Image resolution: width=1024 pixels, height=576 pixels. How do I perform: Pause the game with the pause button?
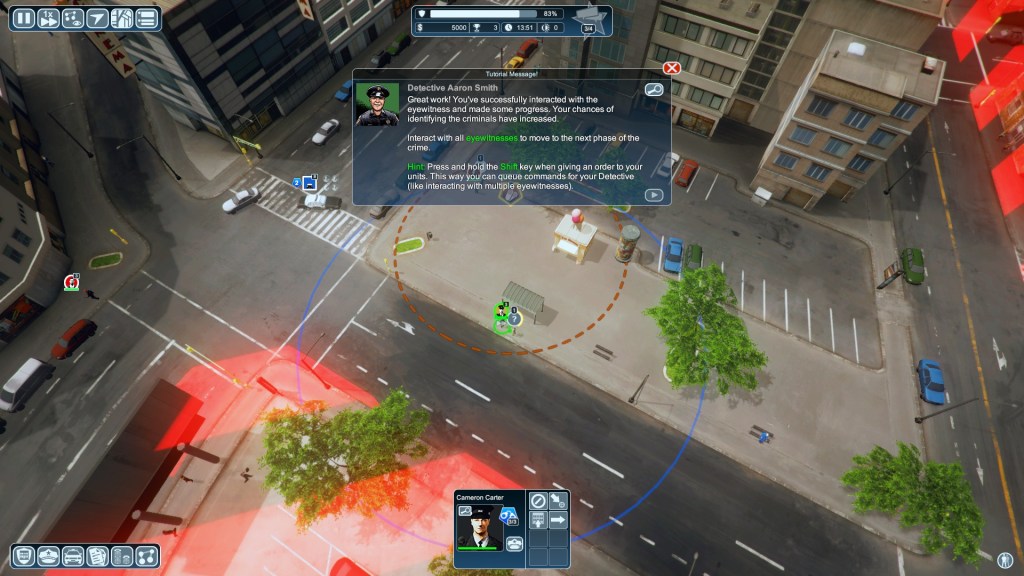(22, 18)
